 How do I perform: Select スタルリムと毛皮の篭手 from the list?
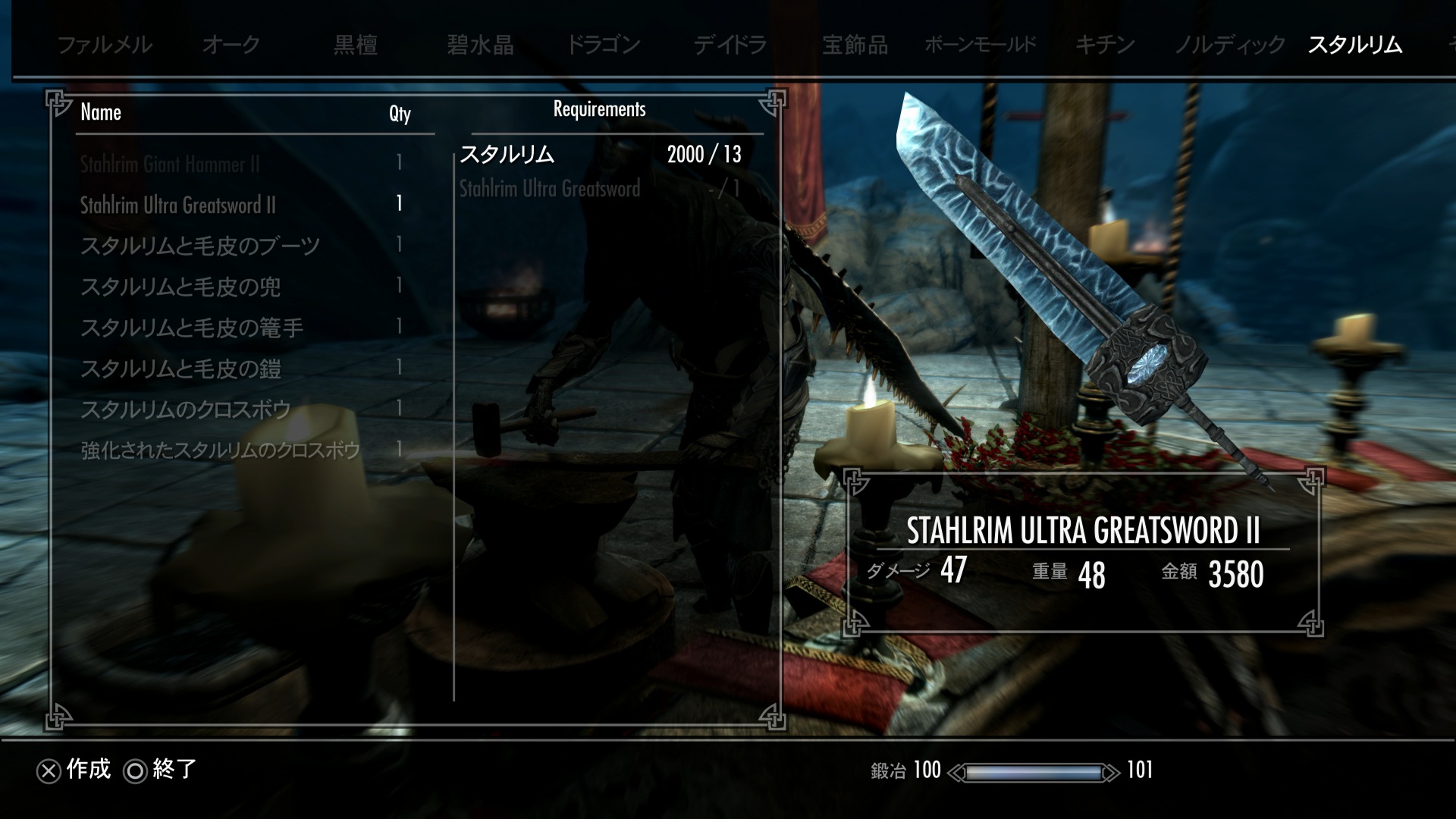point(192,328)
